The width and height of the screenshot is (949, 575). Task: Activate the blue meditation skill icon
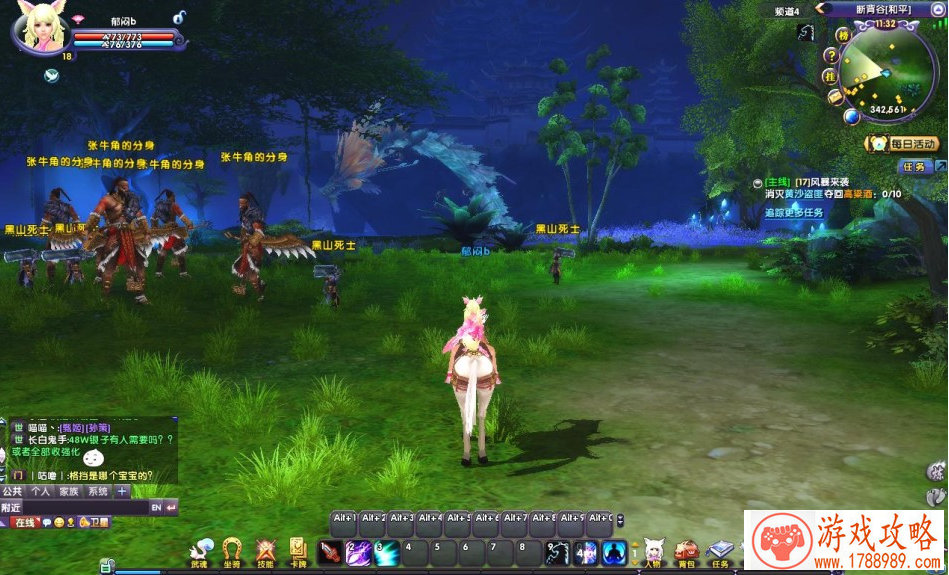(614, 552)
